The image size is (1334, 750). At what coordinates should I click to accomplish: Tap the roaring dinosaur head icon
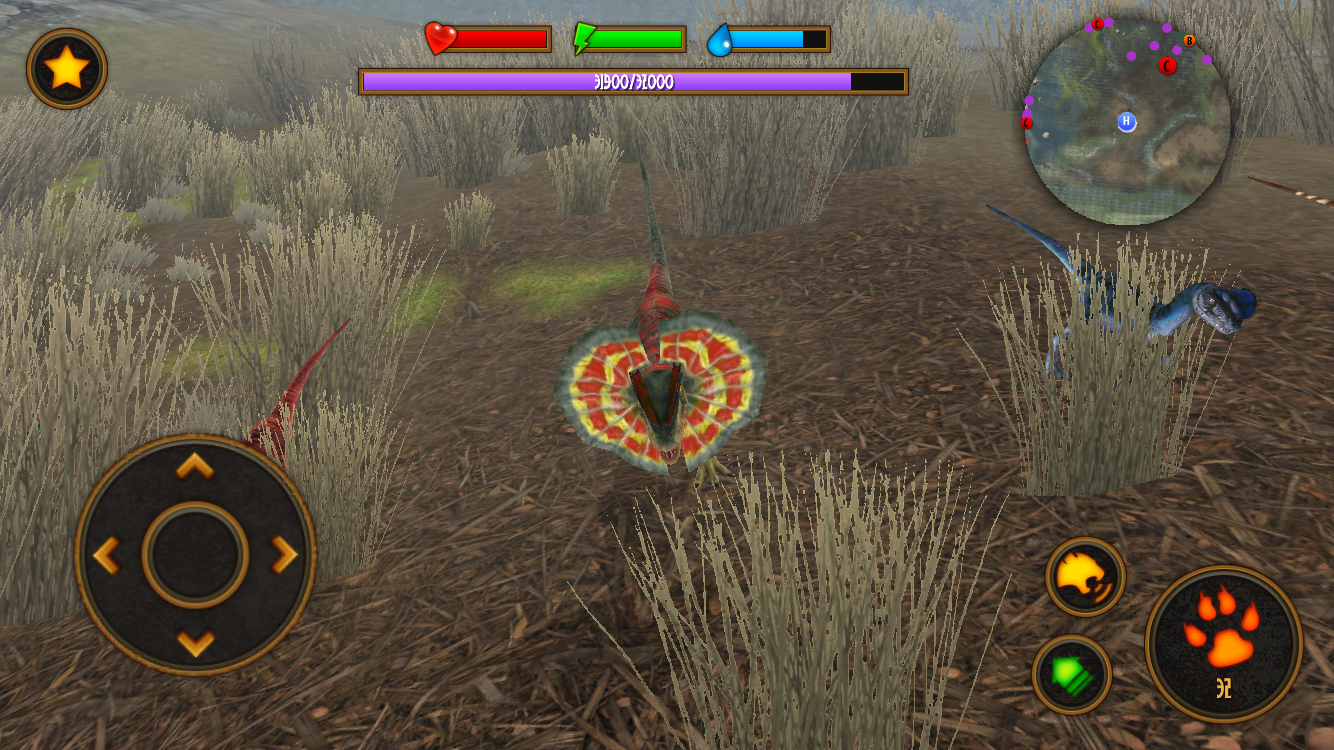(1084, 578)
